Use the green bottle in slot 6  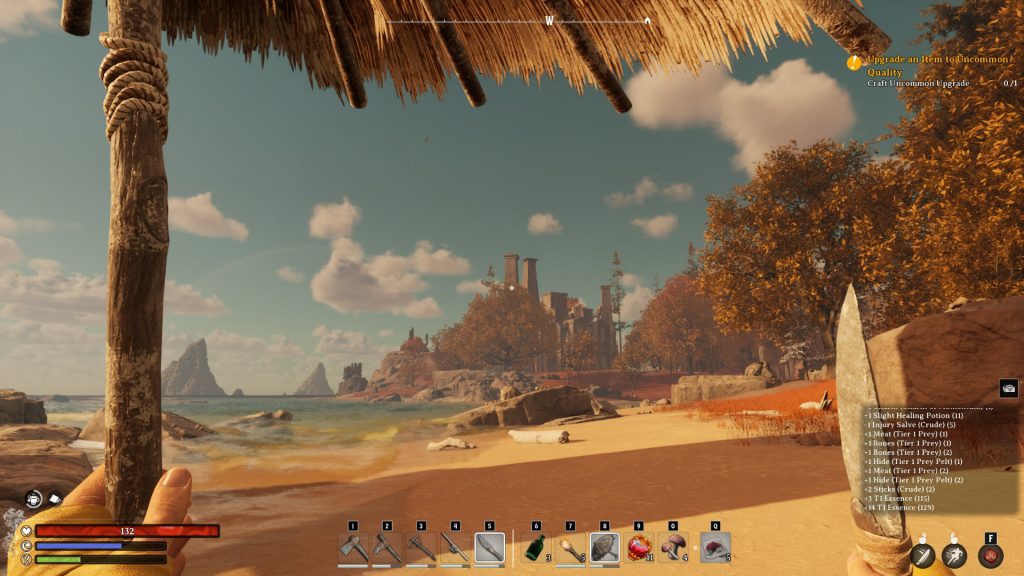point(536,548)
